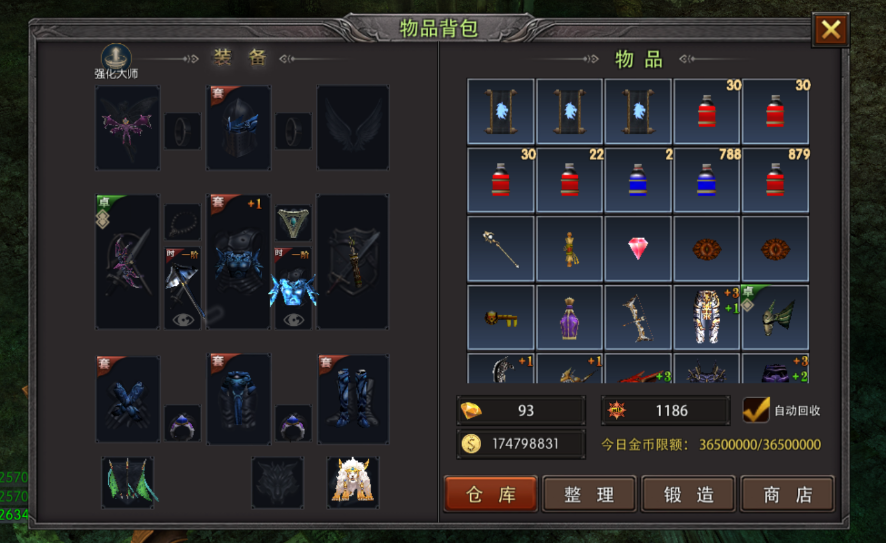Choose the purple potion bottle item
This screenshot has width=886, height=543.
click(x=569, y=318)
